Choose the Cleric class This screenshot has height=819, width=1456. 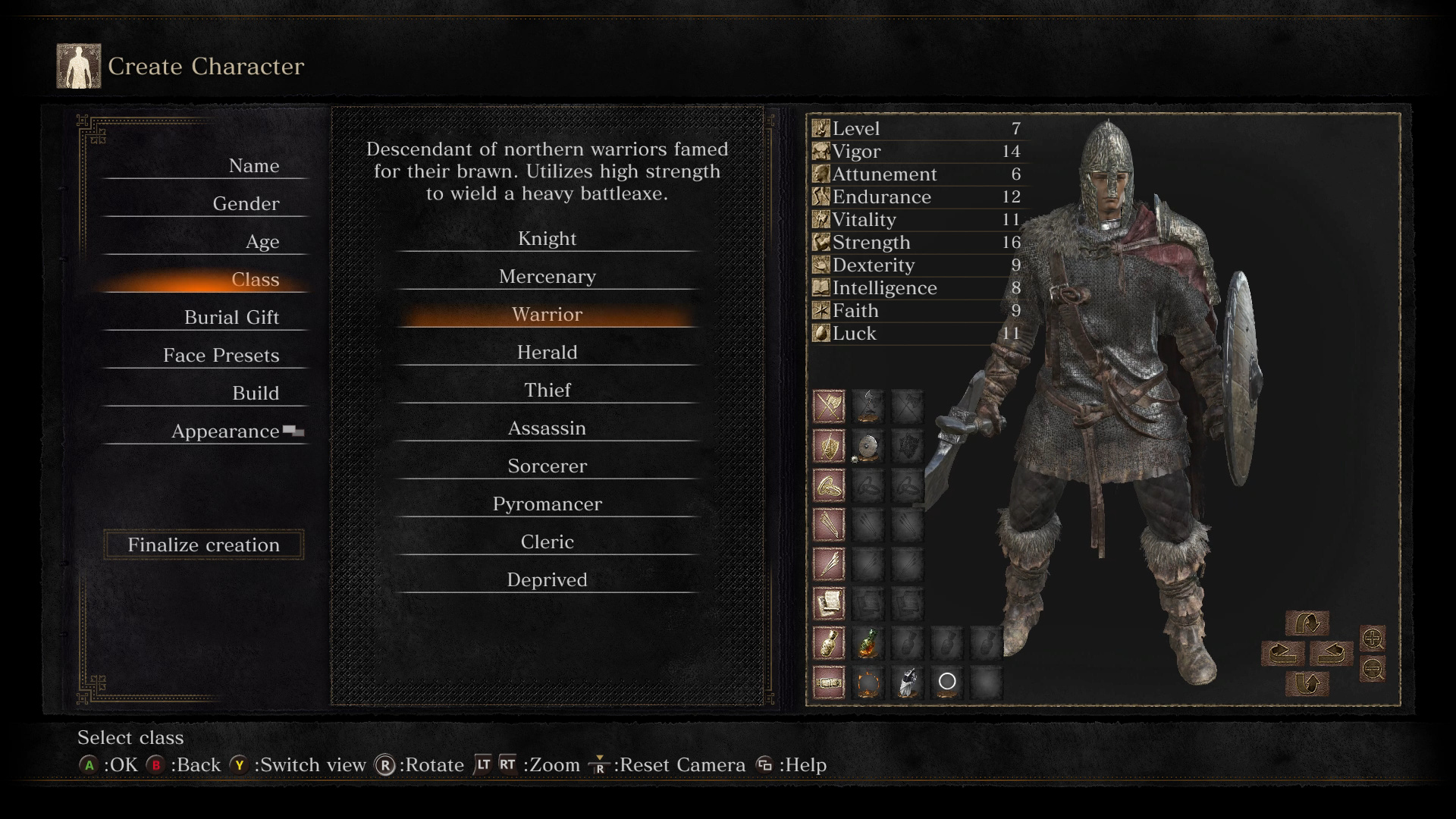(547, 542)
